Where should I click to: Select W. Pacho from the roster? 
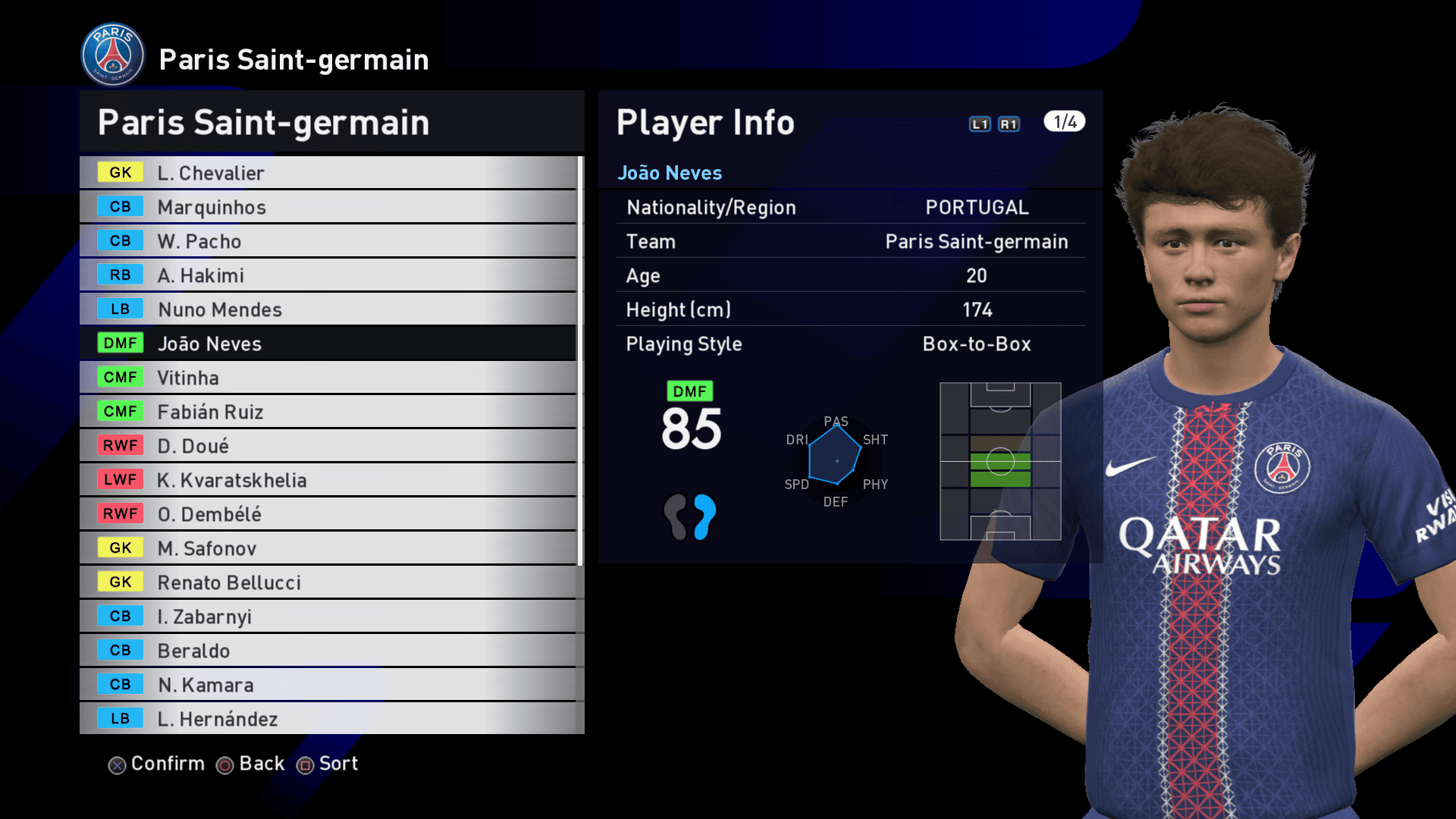(x=328, y=241)
